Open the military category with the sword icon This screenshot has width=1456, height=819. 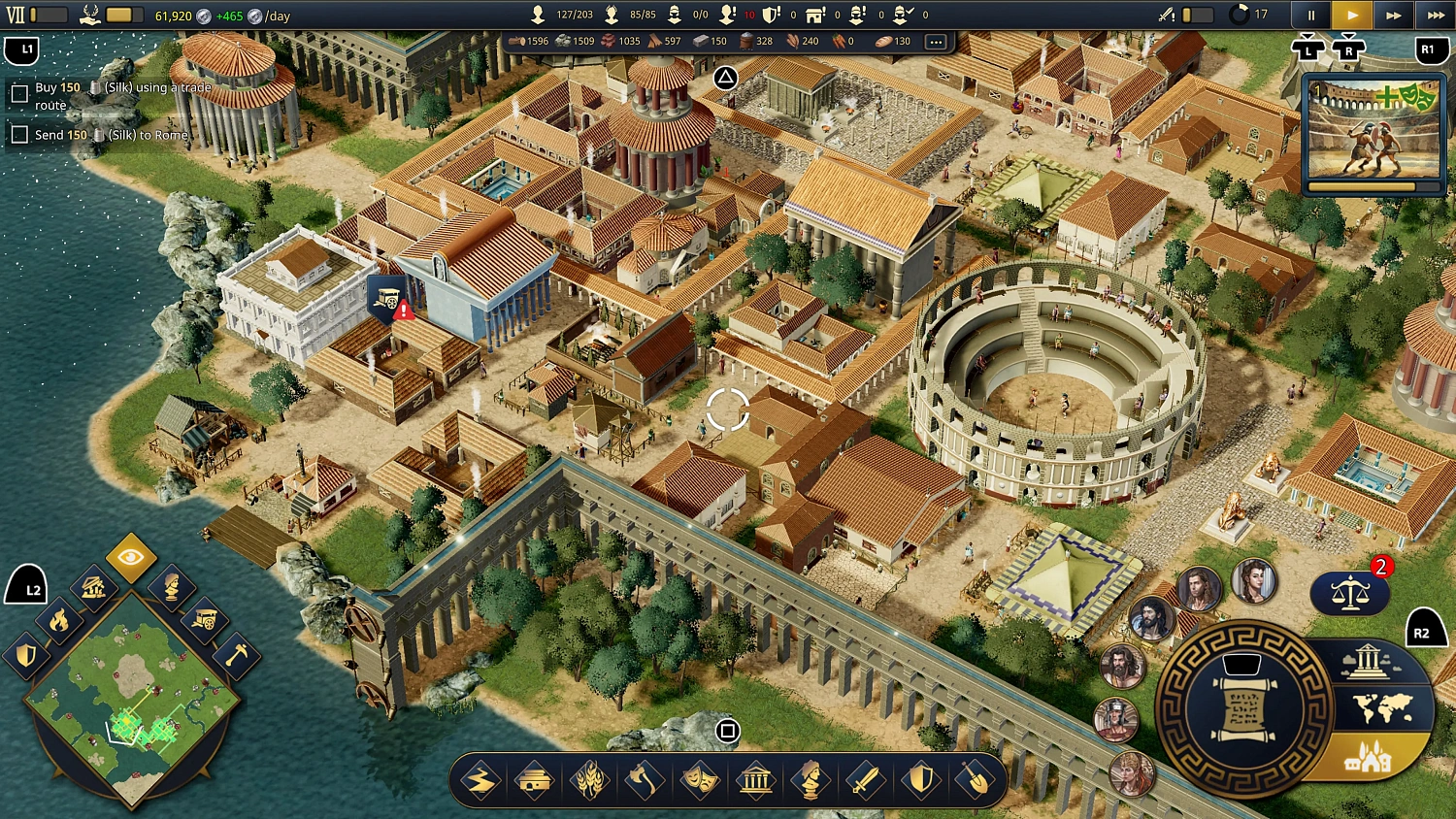coord(868,780)
